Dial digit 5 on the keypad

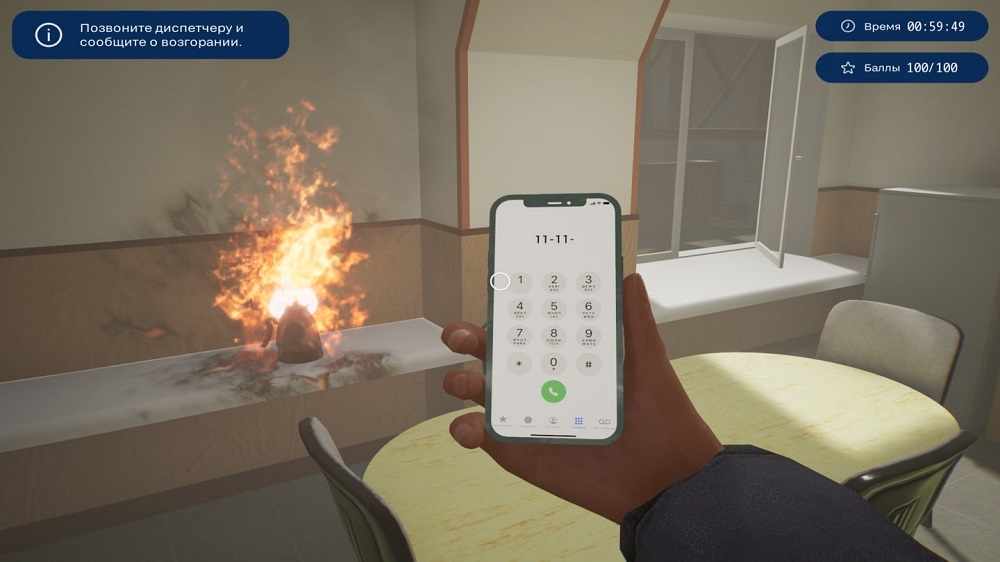(554, 309)
